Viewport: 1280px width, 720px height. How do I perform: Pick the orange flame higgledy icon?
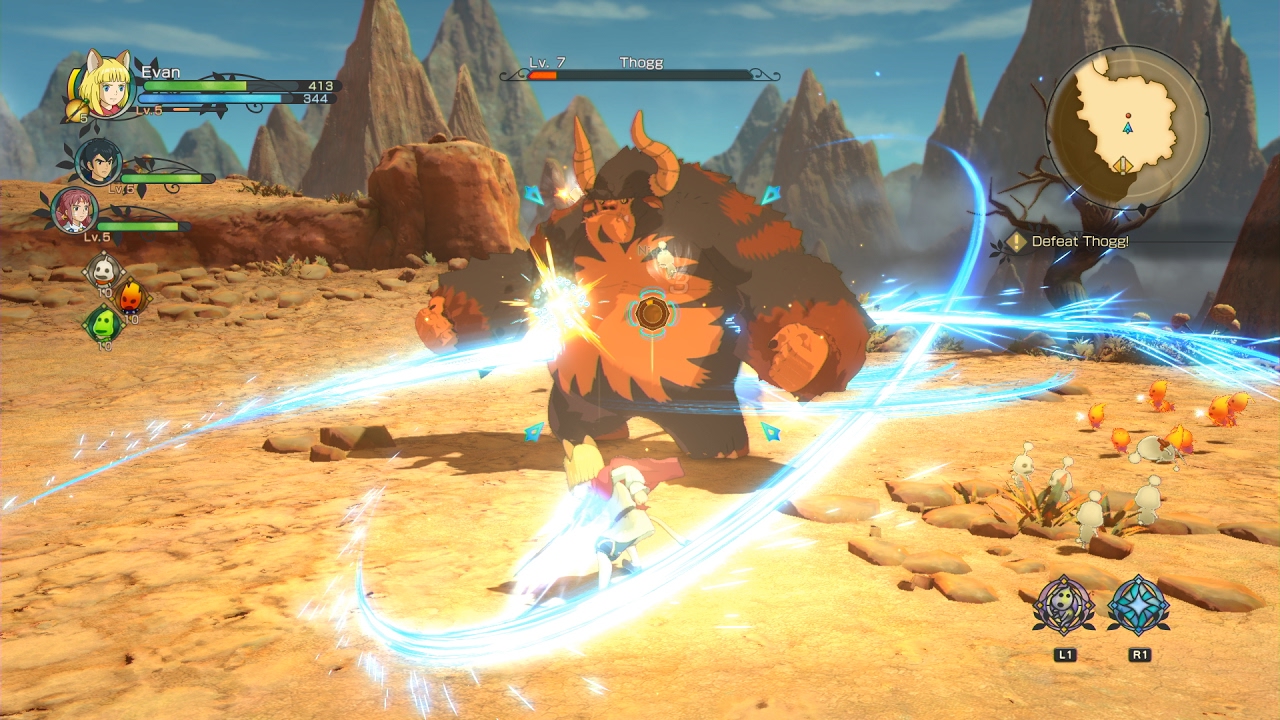[131, 297]
